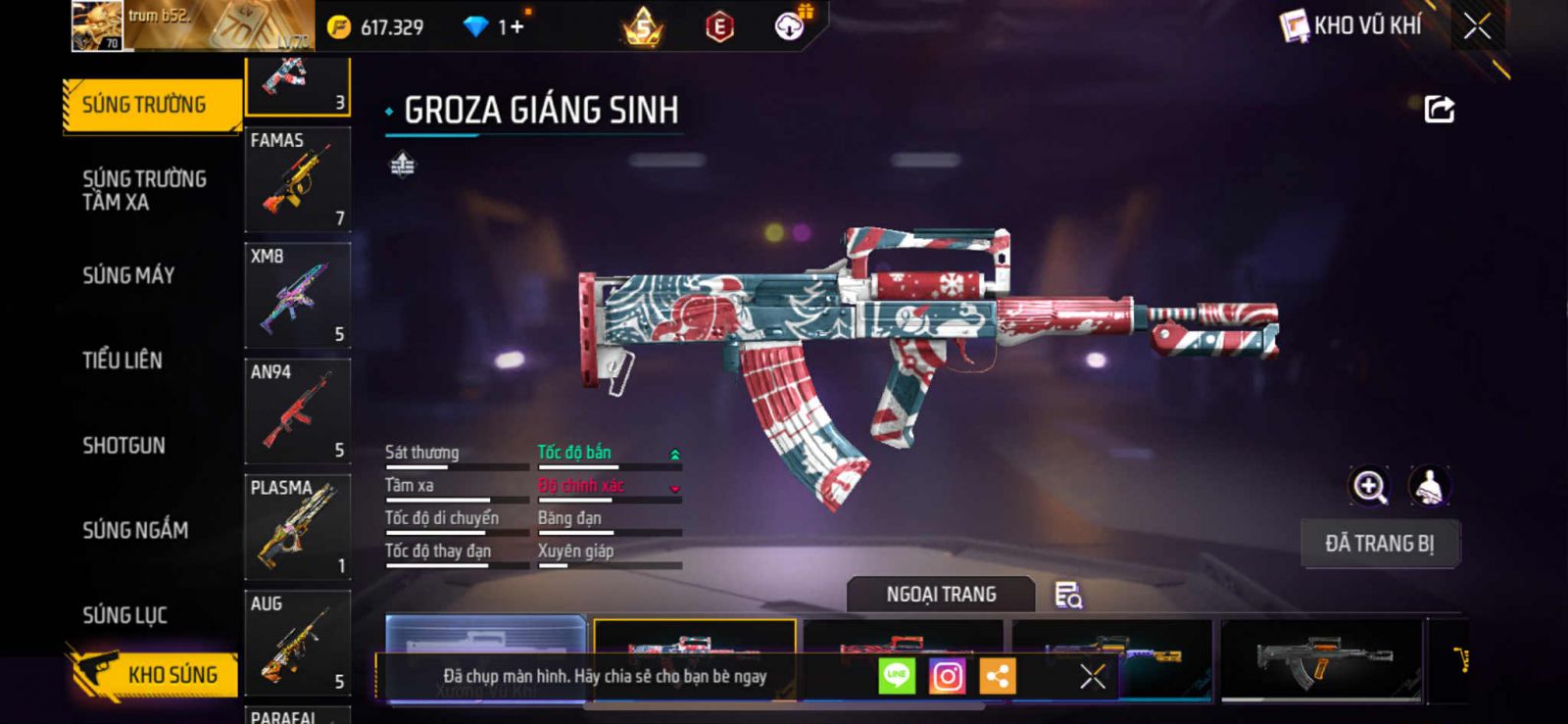Select the AUG weapon tile
The height and width of the screenshot is (724, 1568).
[x=297, y=643]
